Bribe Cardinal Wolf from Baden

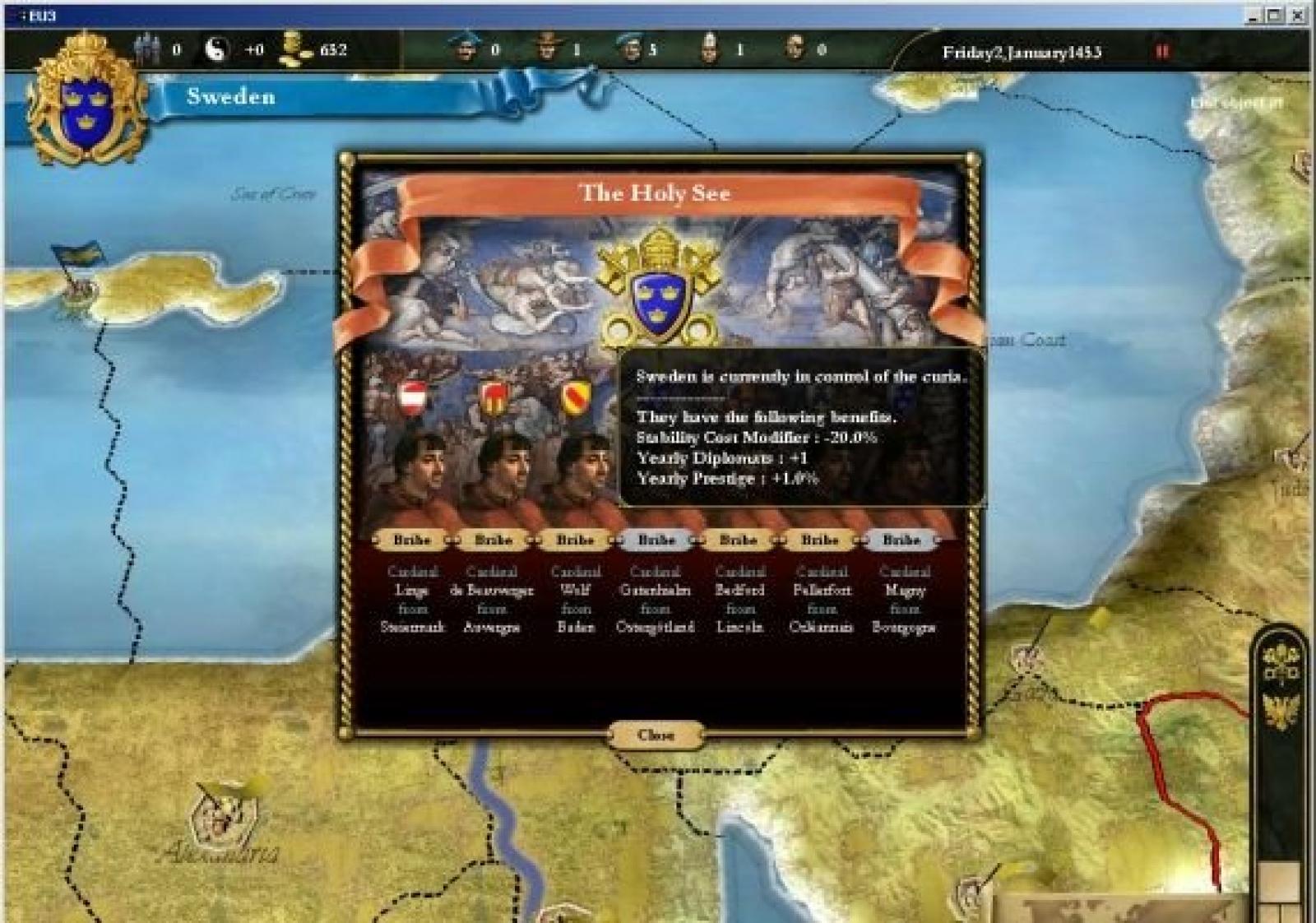click(574, 540)
